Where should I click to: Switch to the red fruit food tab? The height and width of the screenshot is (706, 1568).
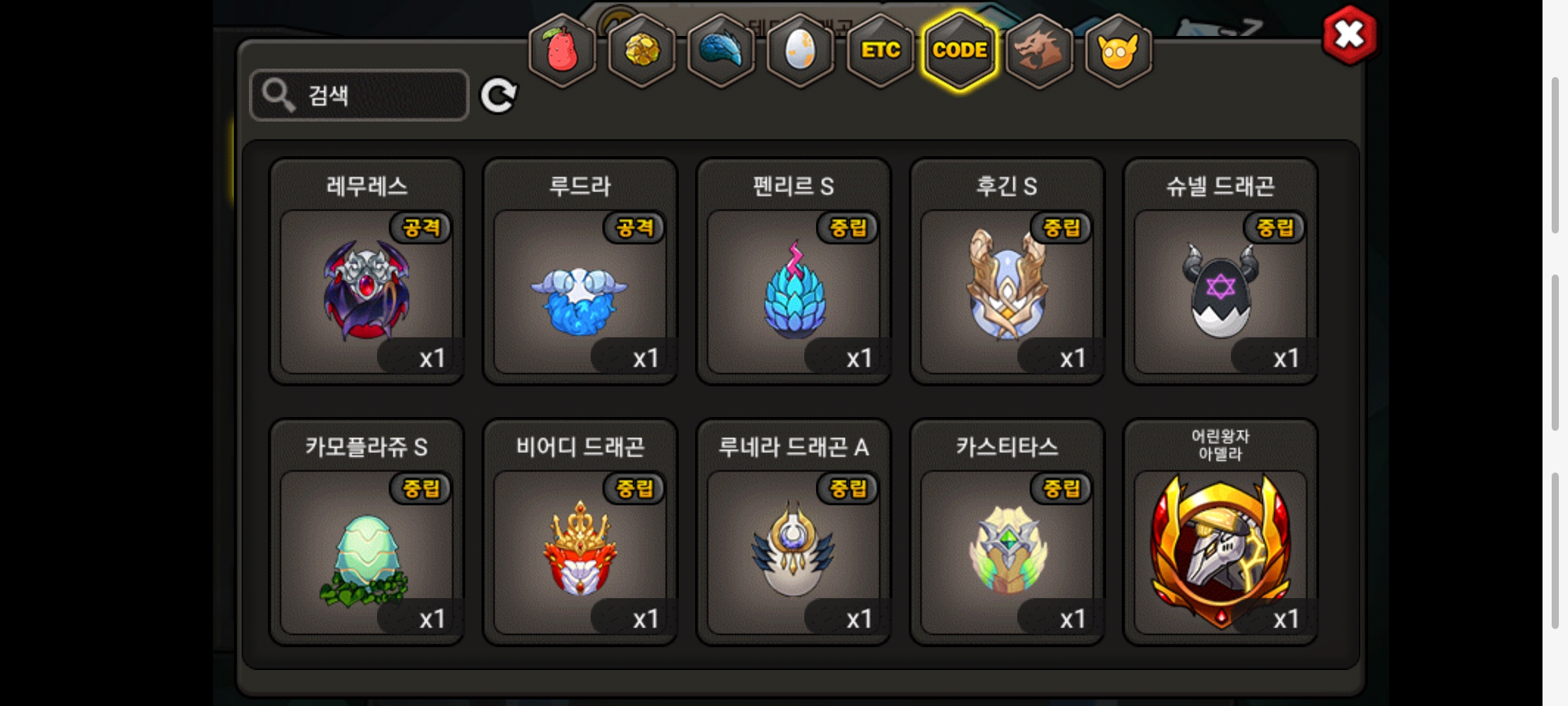pos(562,51)
